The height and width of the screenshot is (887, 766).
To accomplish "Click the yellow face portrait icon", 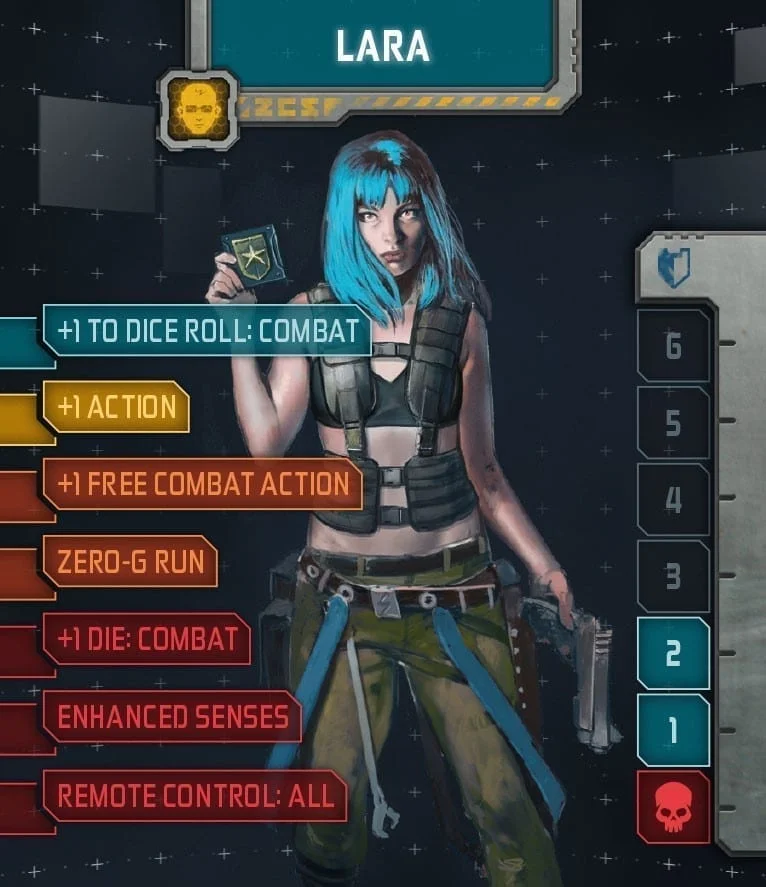I will (197, 108).
